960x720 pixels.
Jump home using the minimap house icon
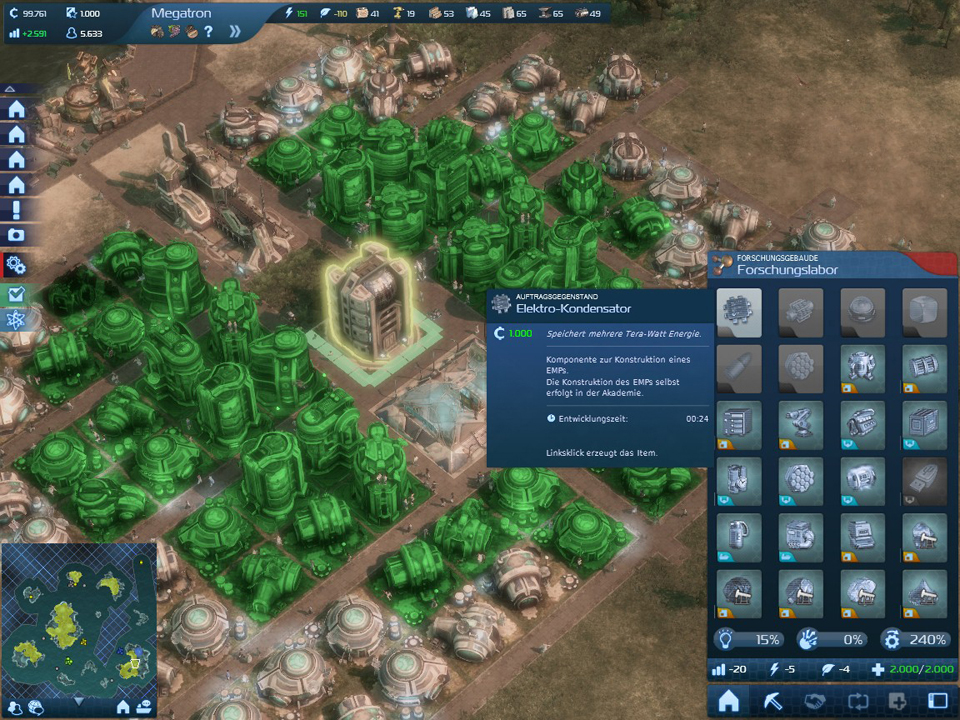coord(123,707)
